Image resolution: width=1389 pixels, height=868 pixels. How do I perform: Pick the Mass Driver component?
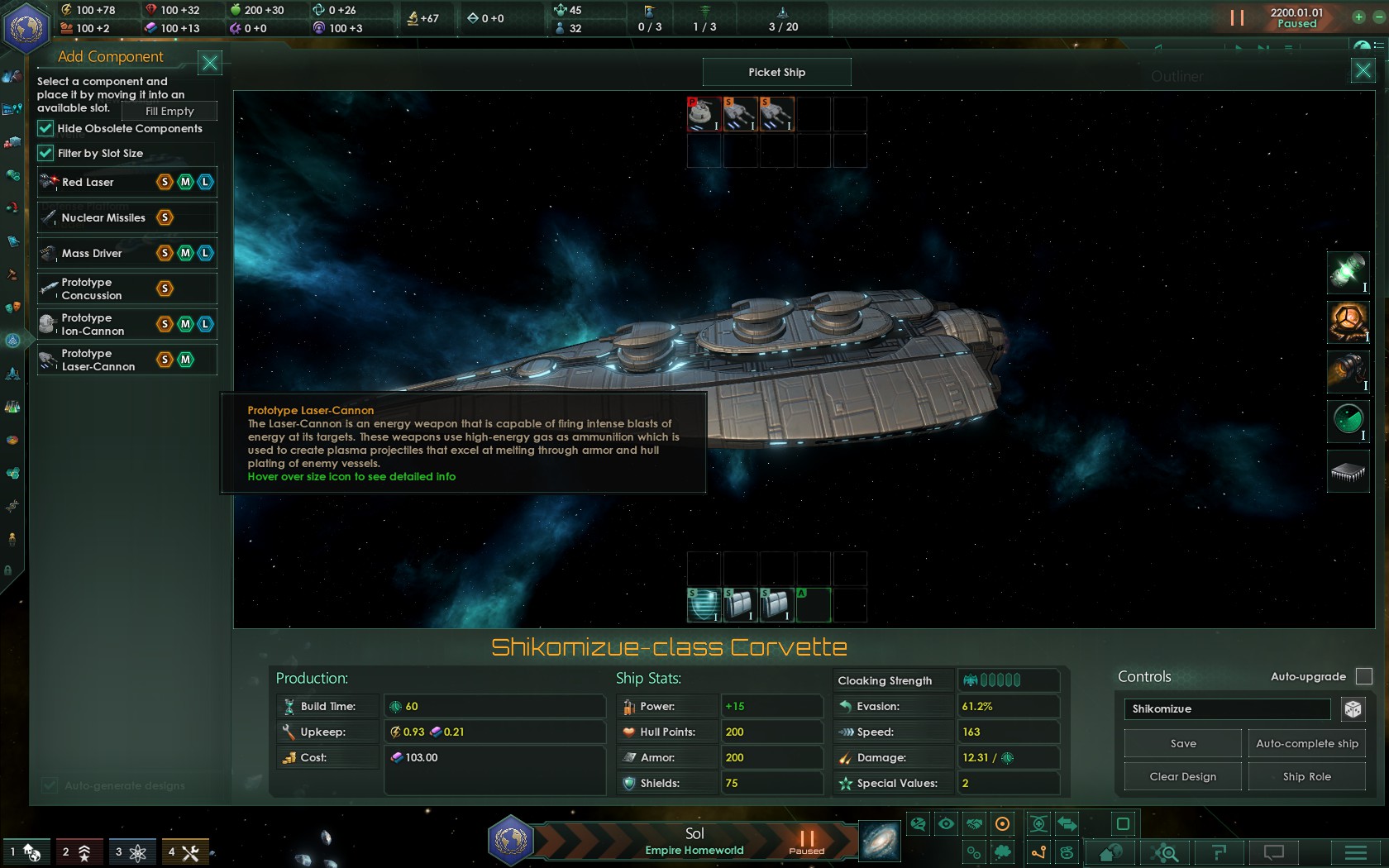point(92,253)
